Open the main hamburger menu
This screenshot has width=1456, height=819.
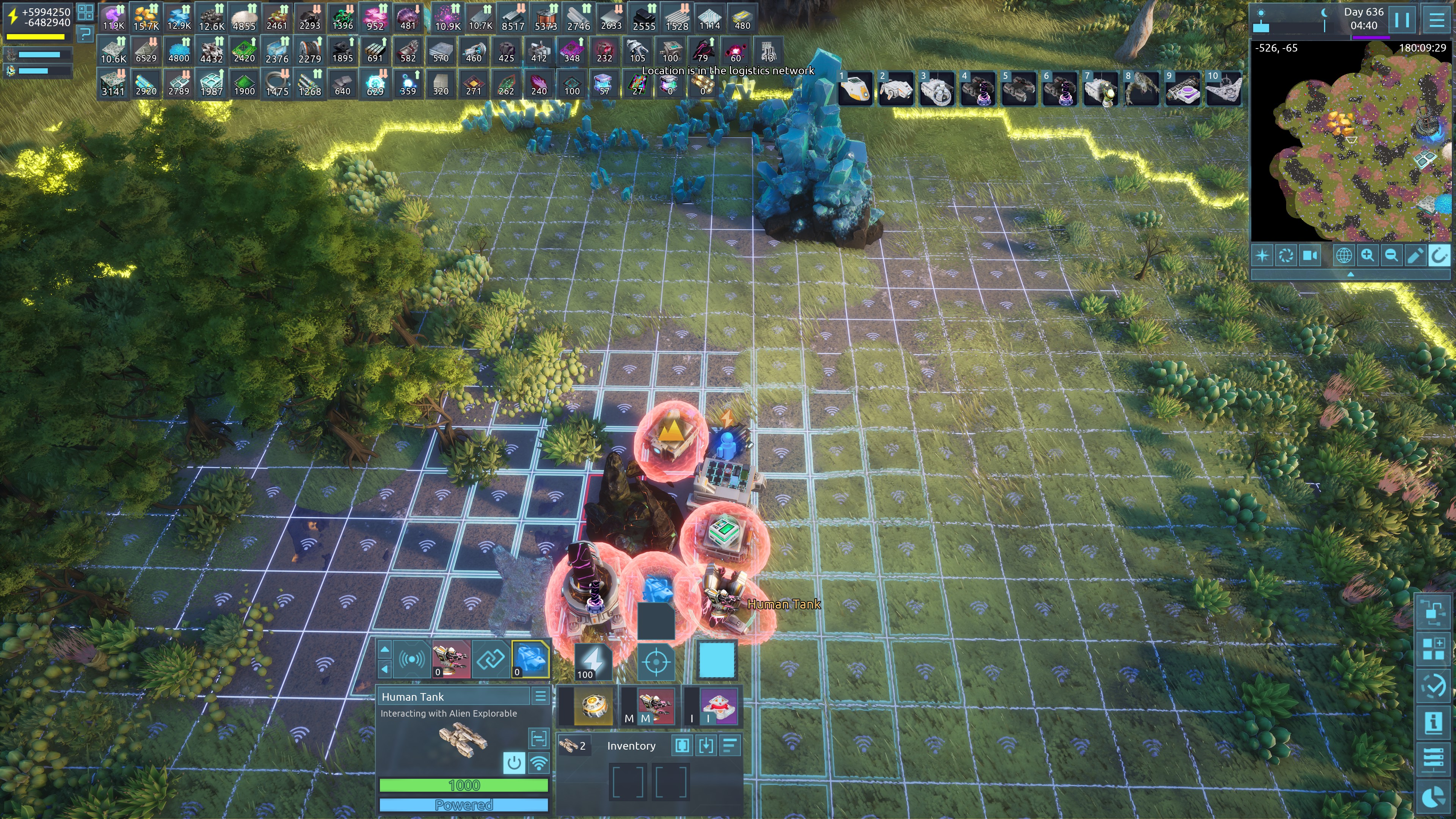1436,20
